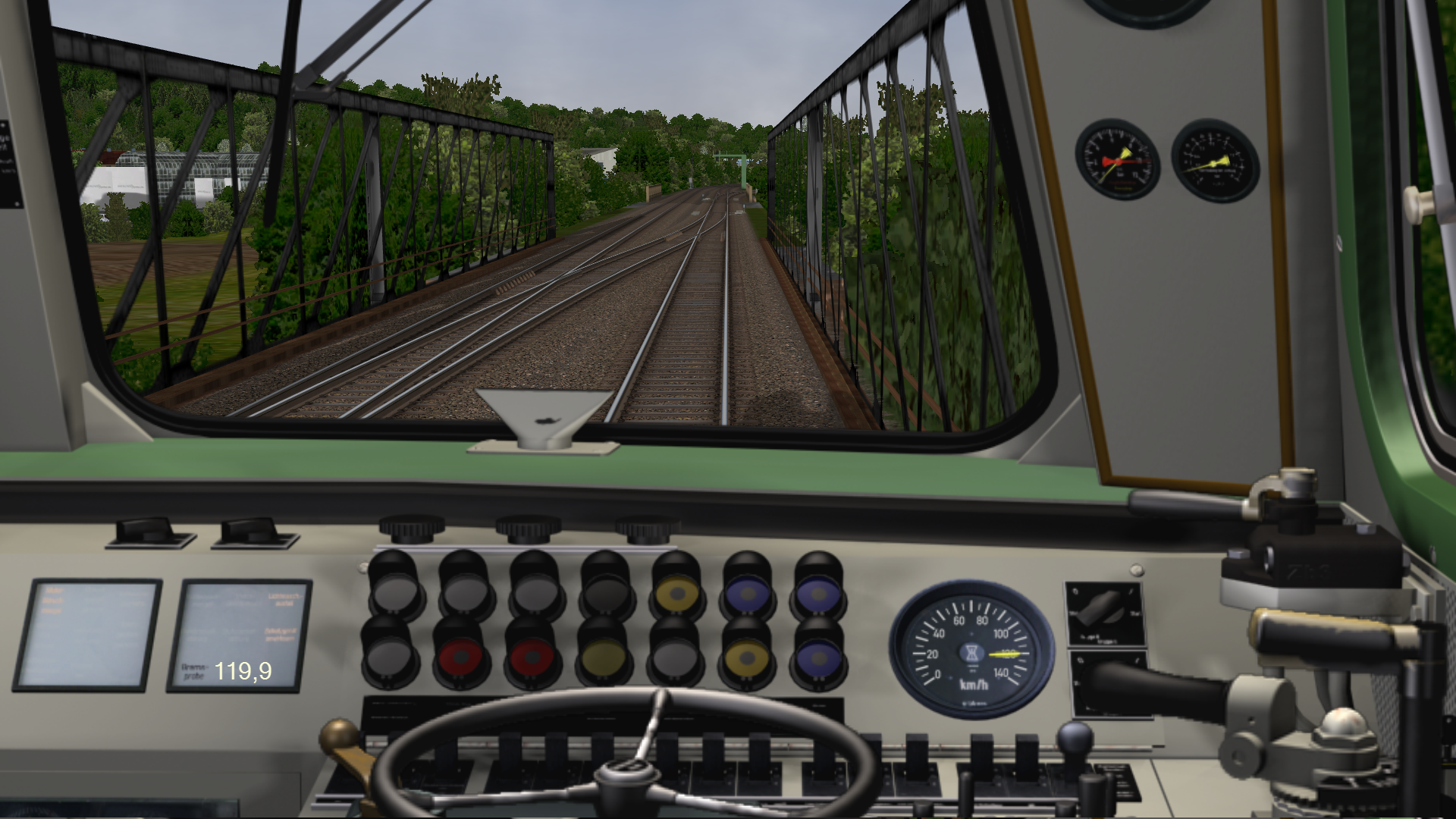
Task: Click the black ball-knob lever by the switch row
Action: 1075,738
